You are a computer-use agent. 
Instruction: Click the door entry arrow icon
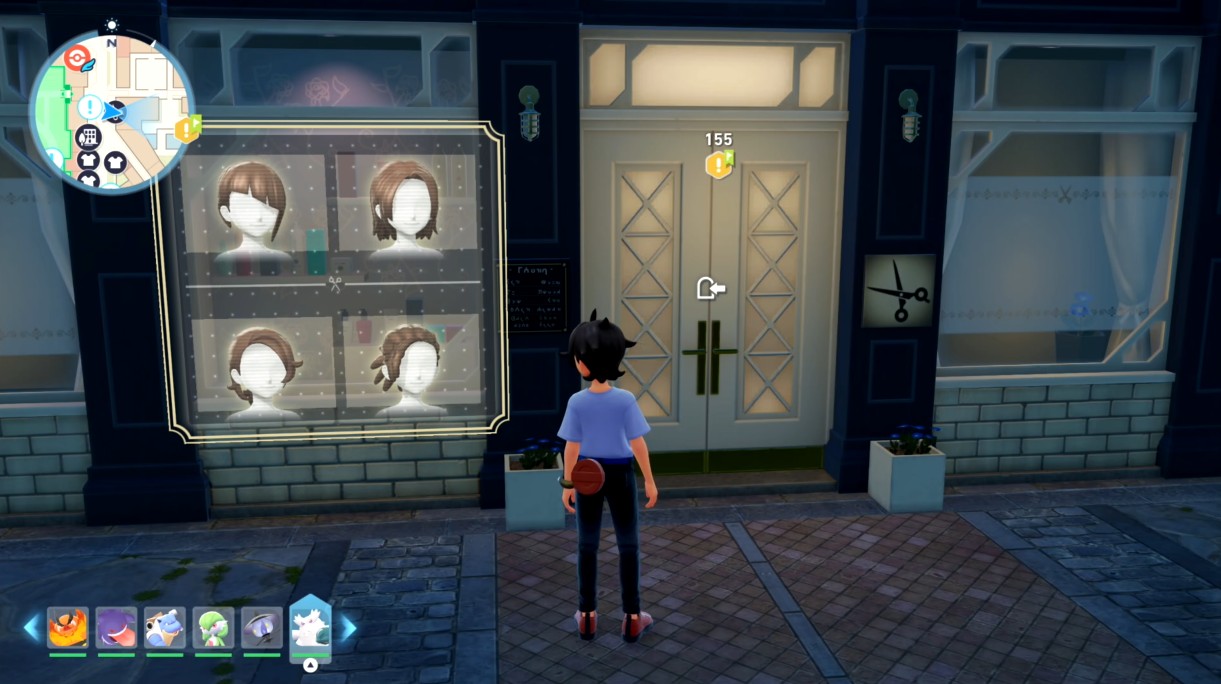(710, 289)
